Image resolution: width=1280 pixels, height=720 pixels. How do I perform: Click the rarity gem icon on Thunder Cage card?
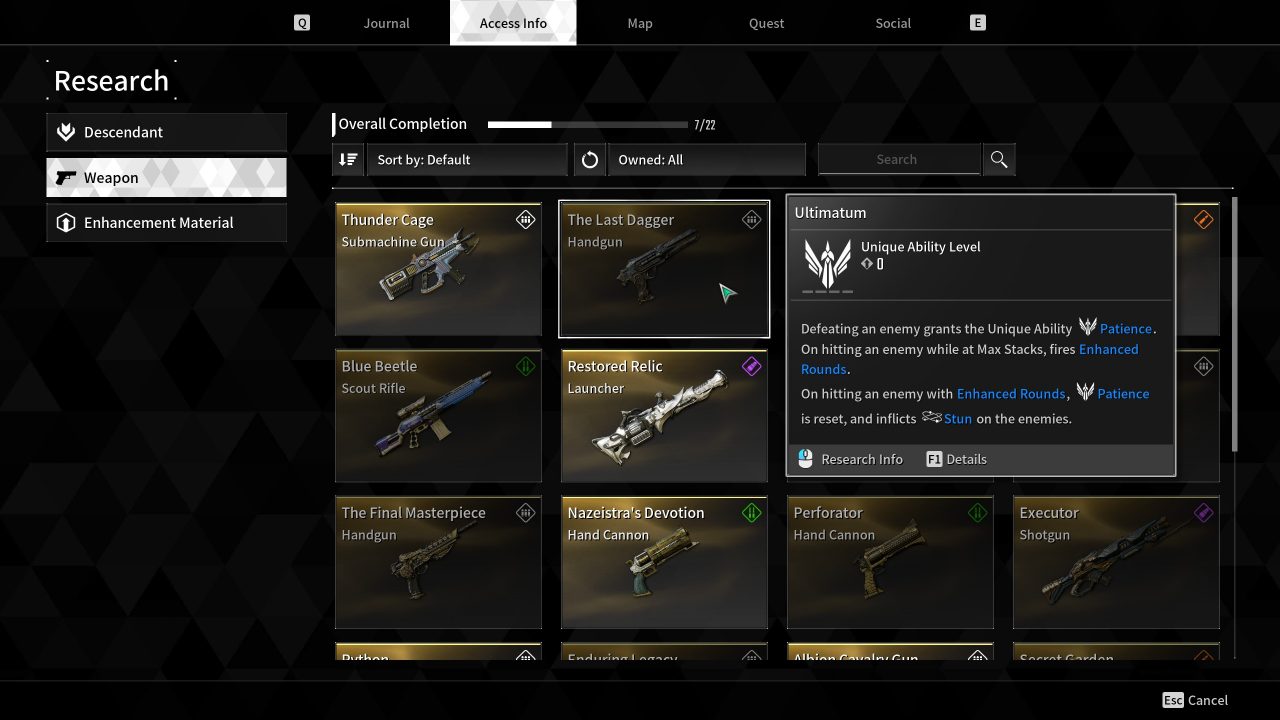point(525,219)
